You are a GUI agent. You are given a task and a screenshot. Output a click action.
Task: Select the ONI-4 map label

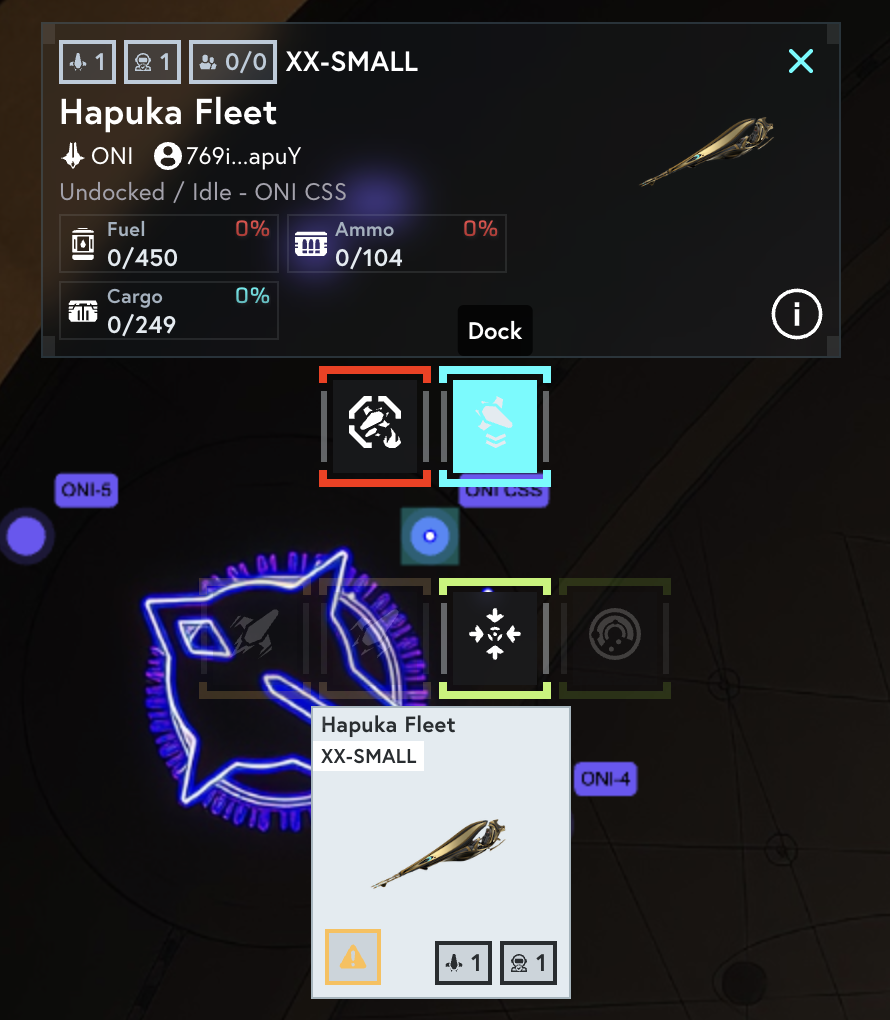pyautogui.click(x=606, y=779)
